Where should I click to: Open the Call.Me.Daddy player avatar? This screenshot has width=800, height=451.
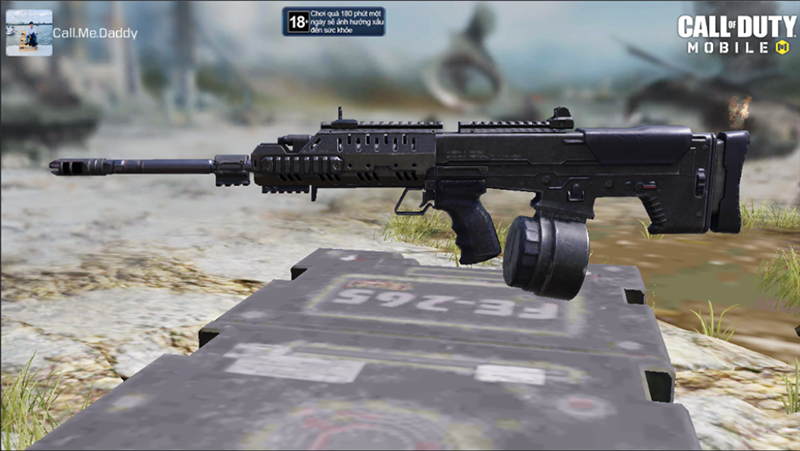29,33
